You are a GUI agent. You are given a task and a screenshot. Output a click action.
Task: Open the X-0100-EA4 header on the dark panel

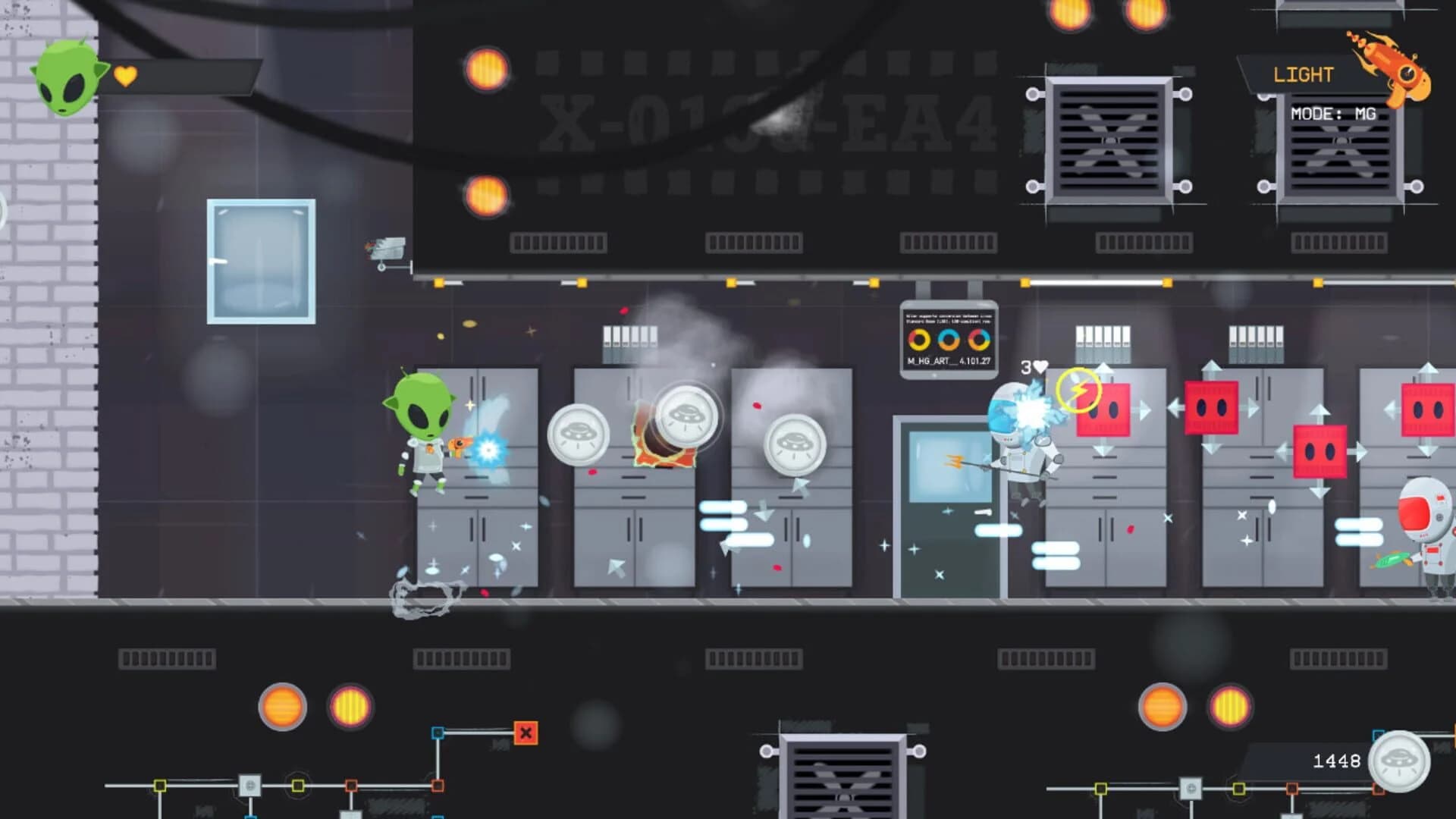pos(767,121)
